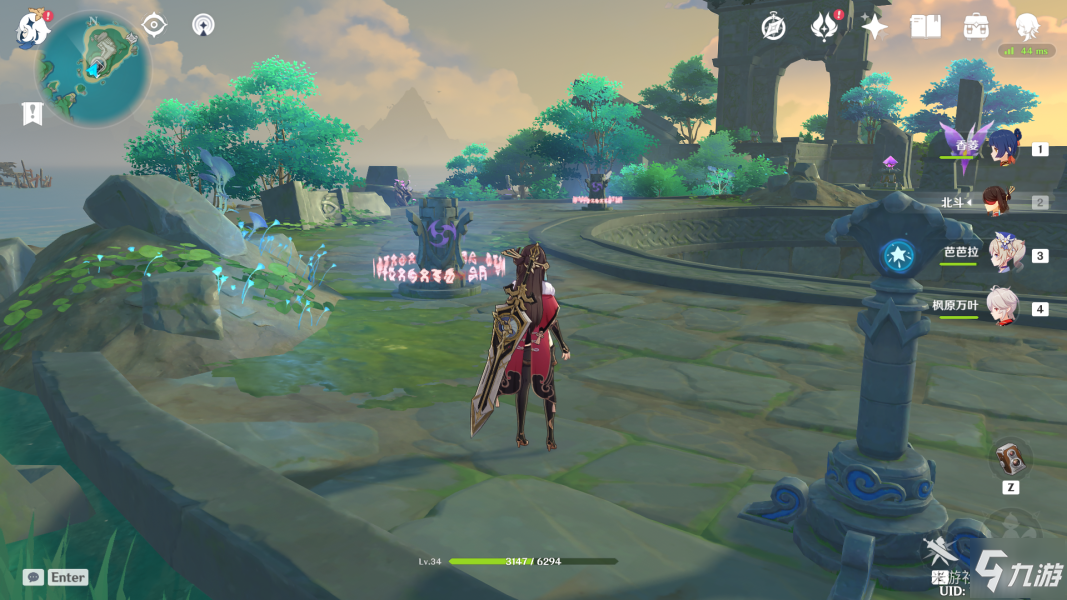The image size is (1067, 600).
Task: Open the inventory backpack icon
Action: tap(976, 27)
